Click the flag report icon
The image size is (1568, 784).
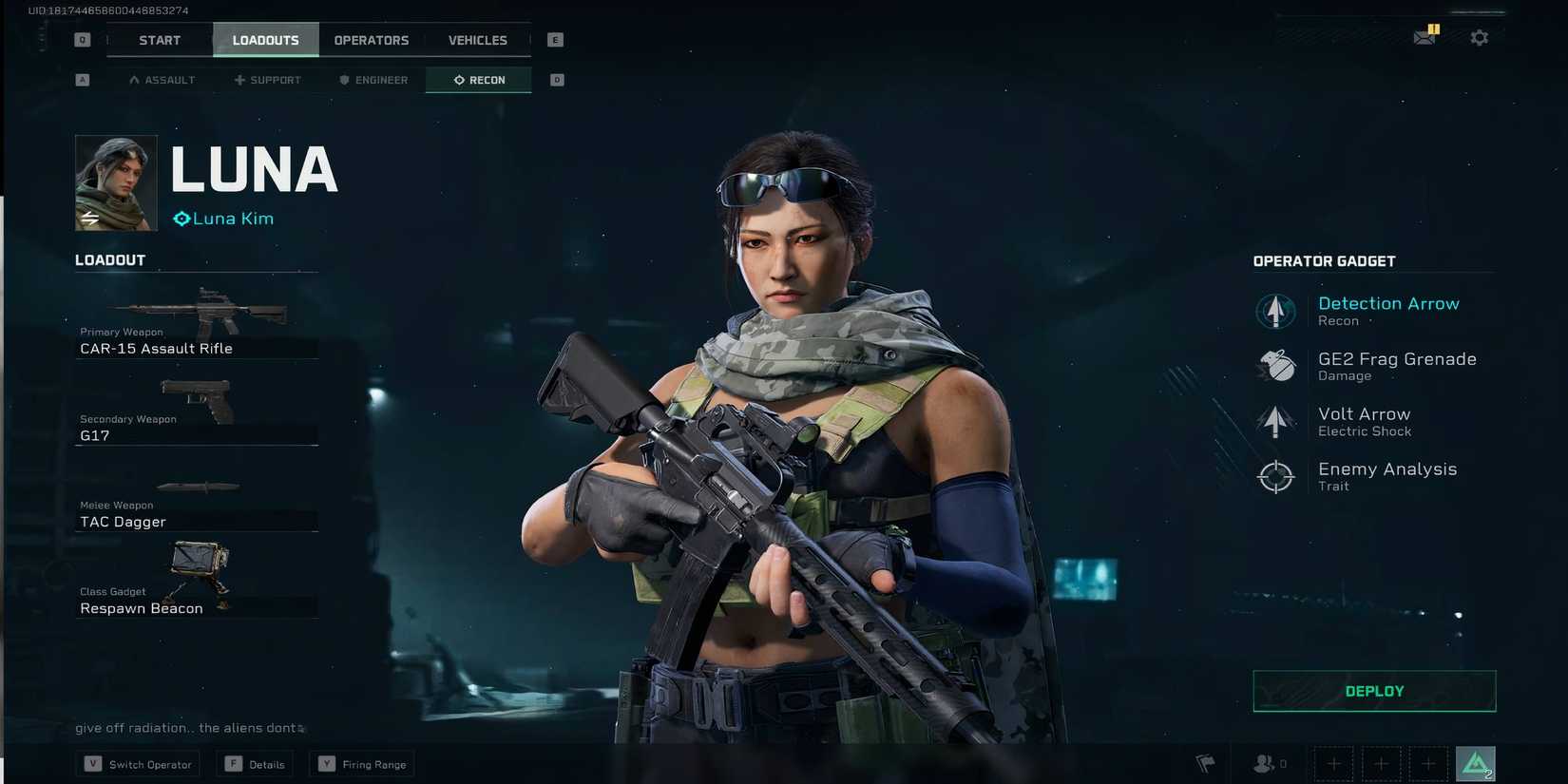pos(1205,763)
